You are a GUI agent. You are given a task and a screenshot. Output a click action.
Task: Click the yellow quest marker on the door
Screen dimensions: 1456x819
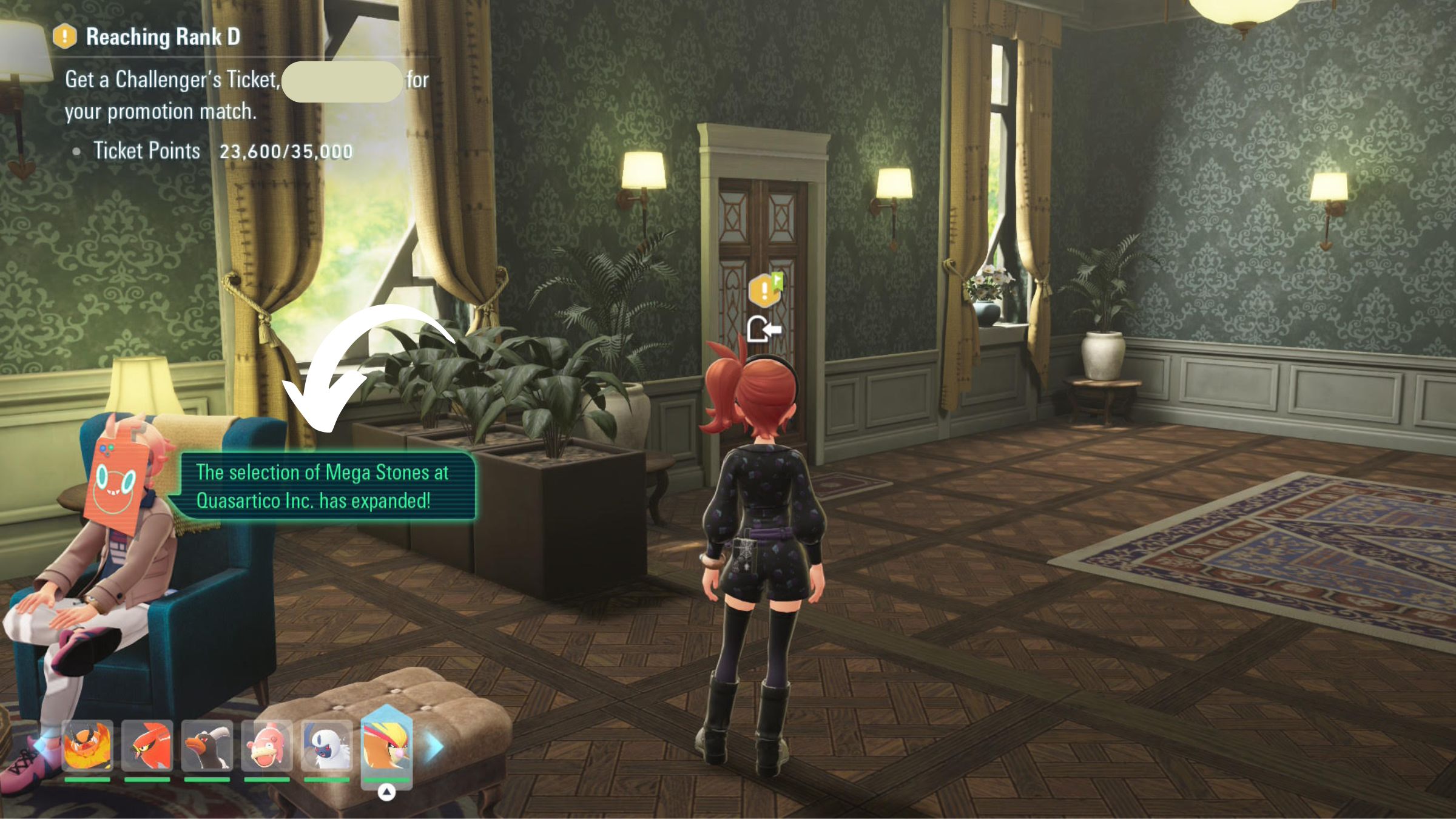764,290
